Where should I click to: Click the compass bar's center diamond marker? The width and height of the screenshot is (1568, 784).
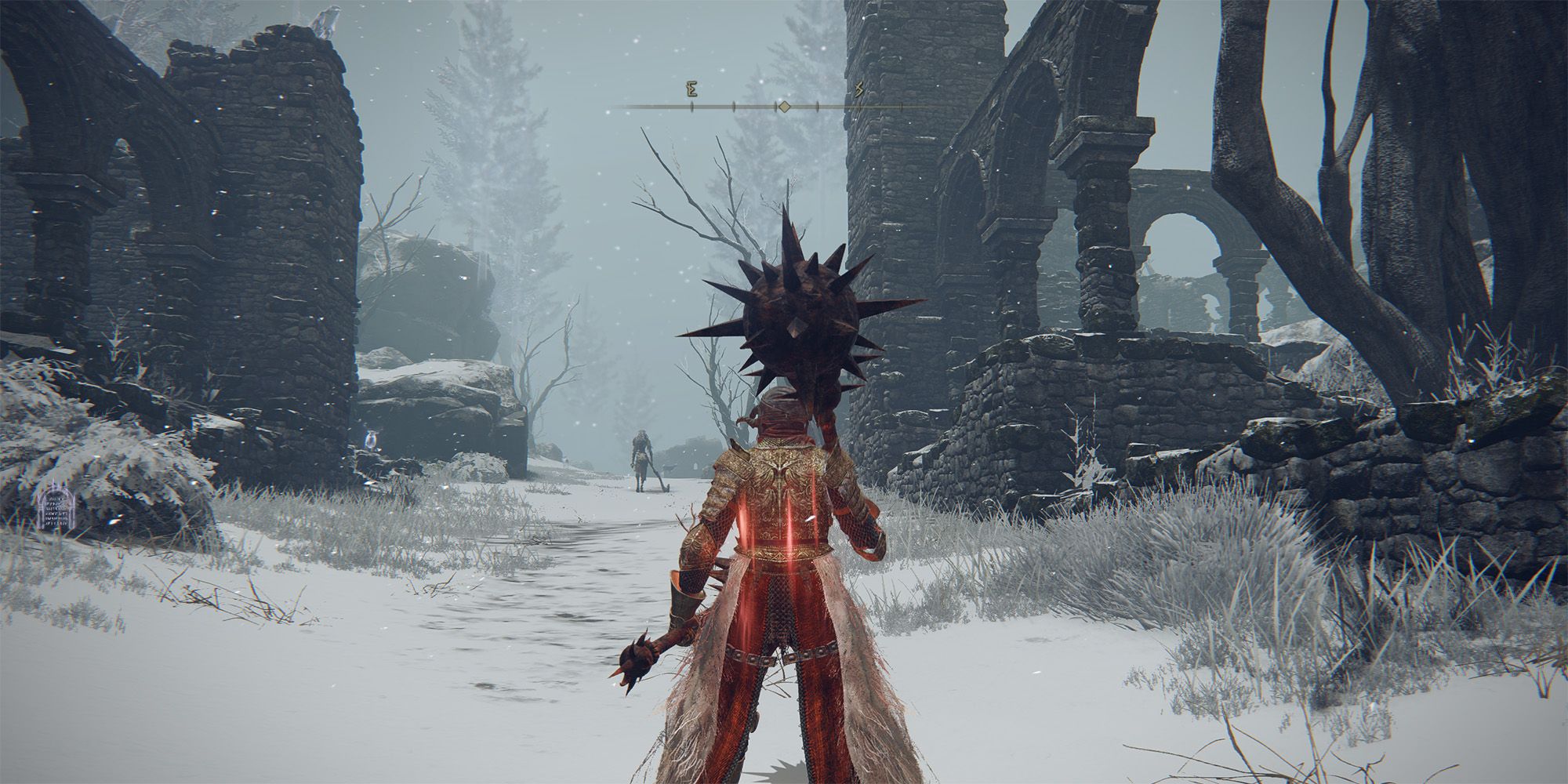[x=782, y=107]
